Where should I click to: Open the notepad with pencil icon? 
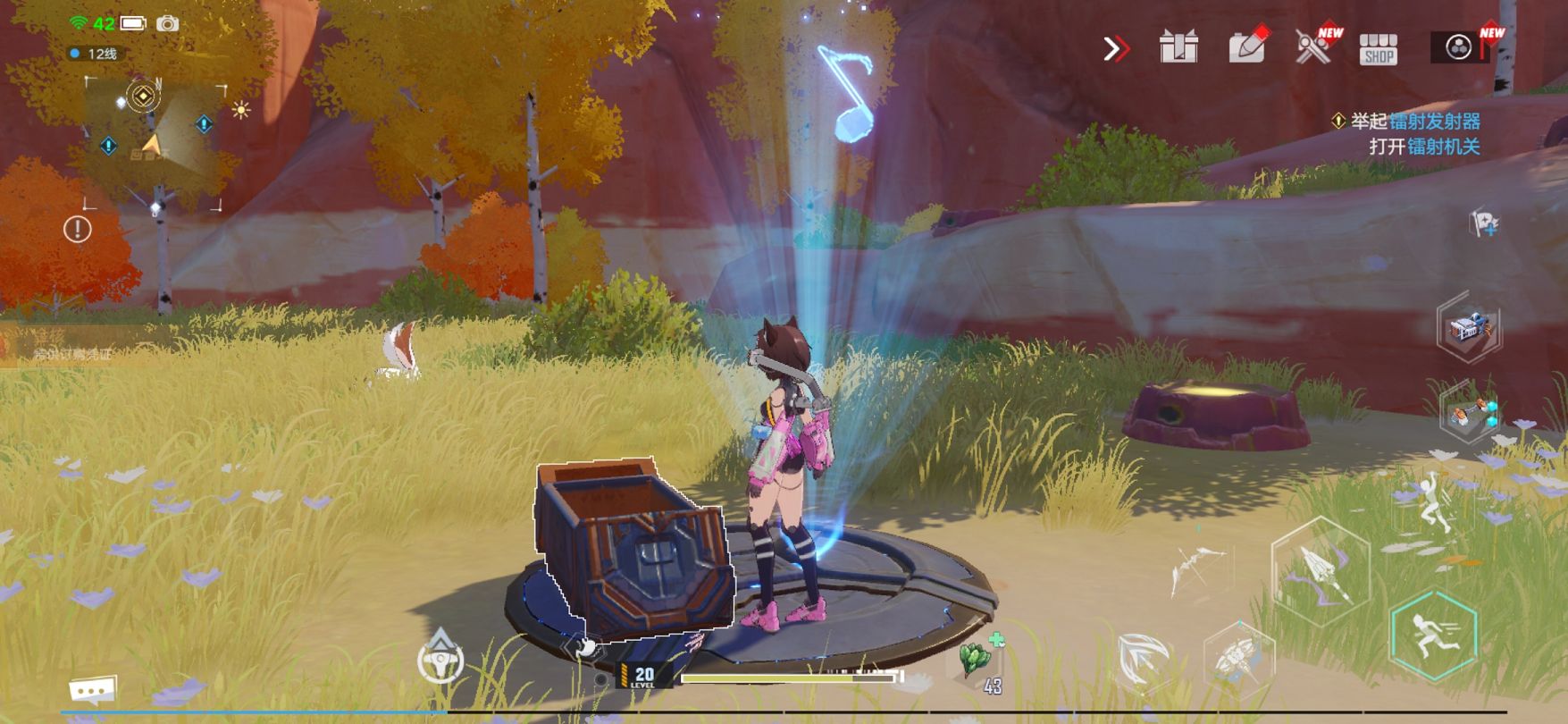click(x=1248, y=46)
